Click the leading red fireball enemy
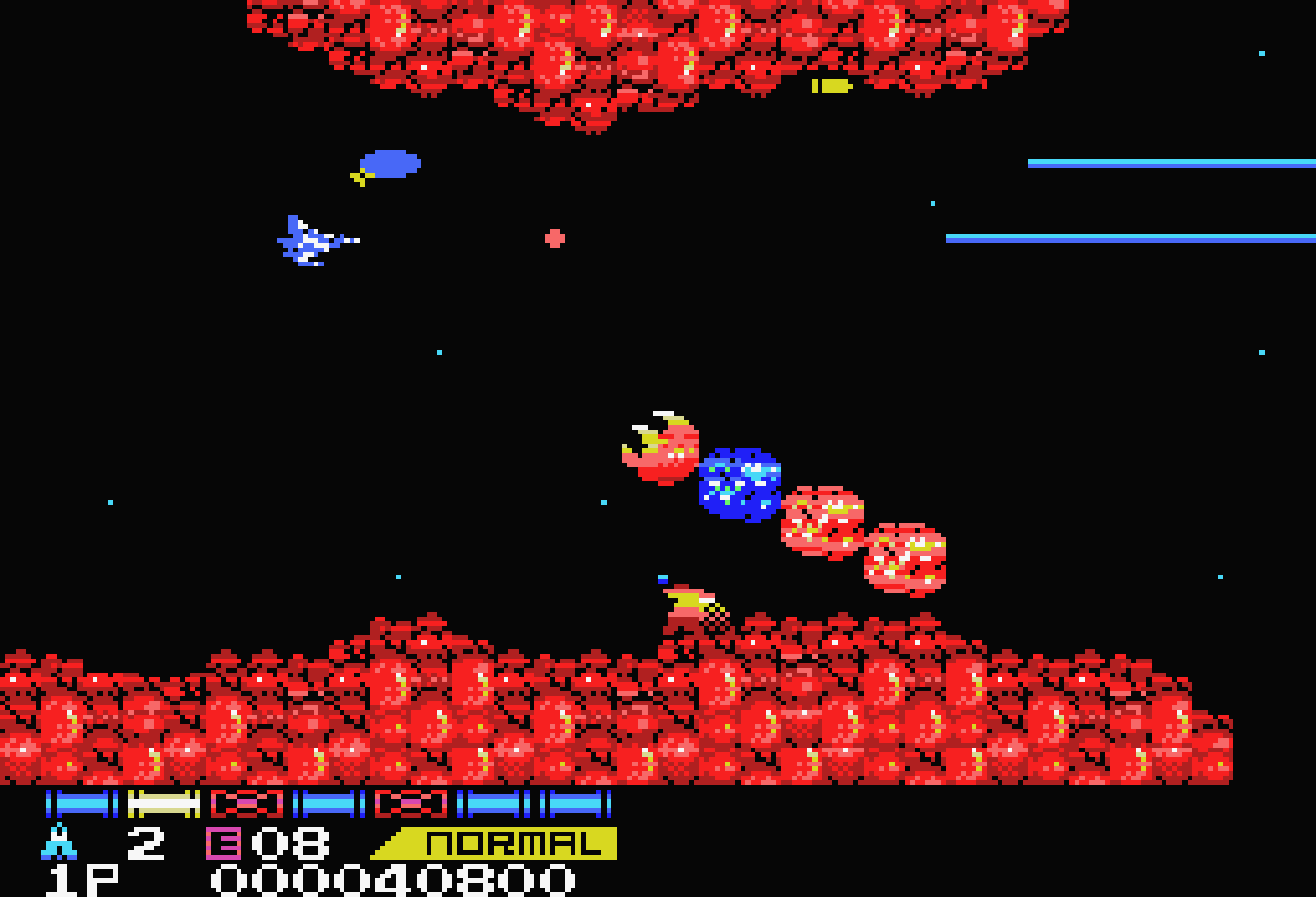Viewport: 1316px width, 897px height. [666, 452]
